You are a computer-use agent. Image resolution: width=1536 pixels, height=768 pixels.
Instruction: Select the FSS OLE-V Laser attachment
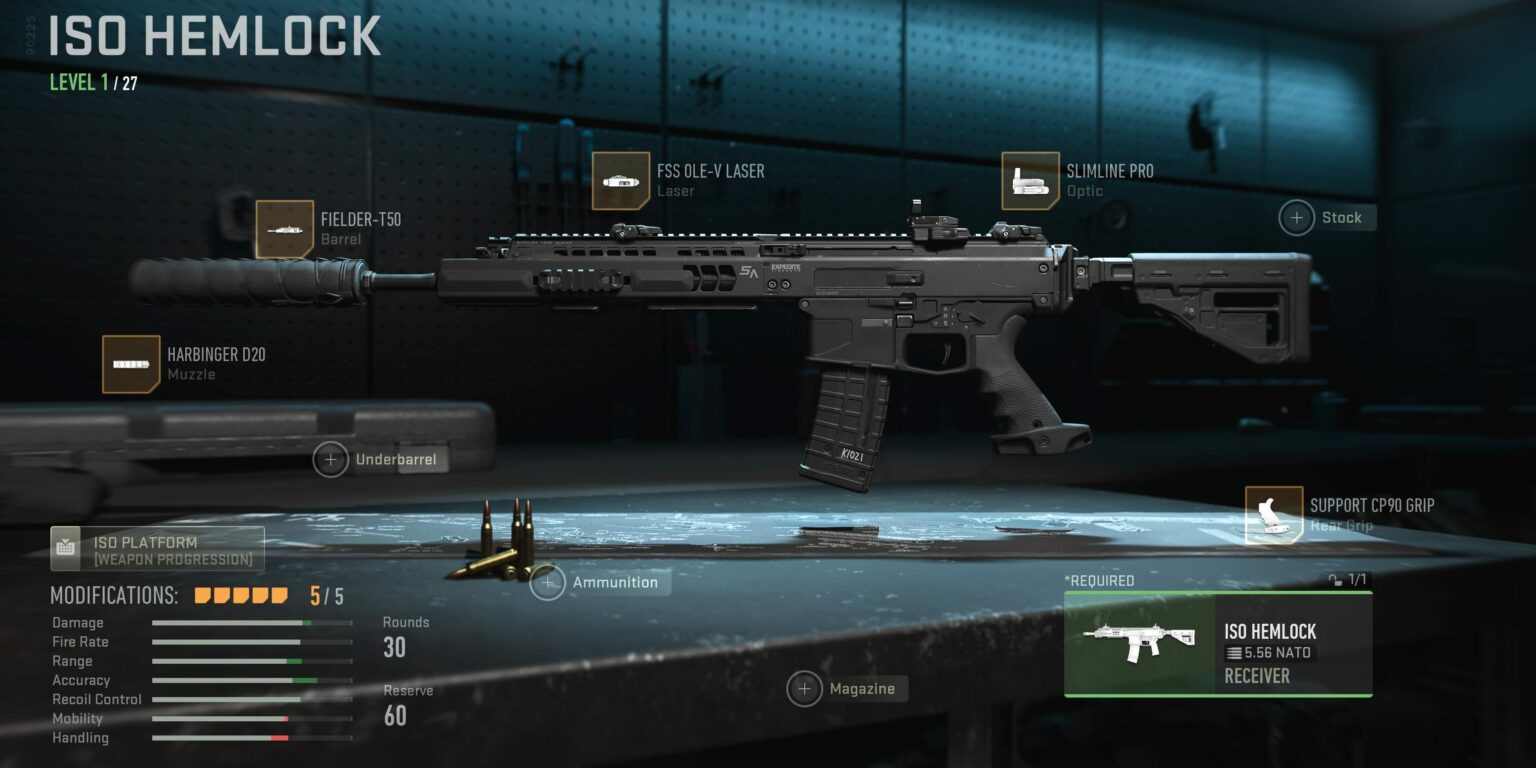point(622,182)
